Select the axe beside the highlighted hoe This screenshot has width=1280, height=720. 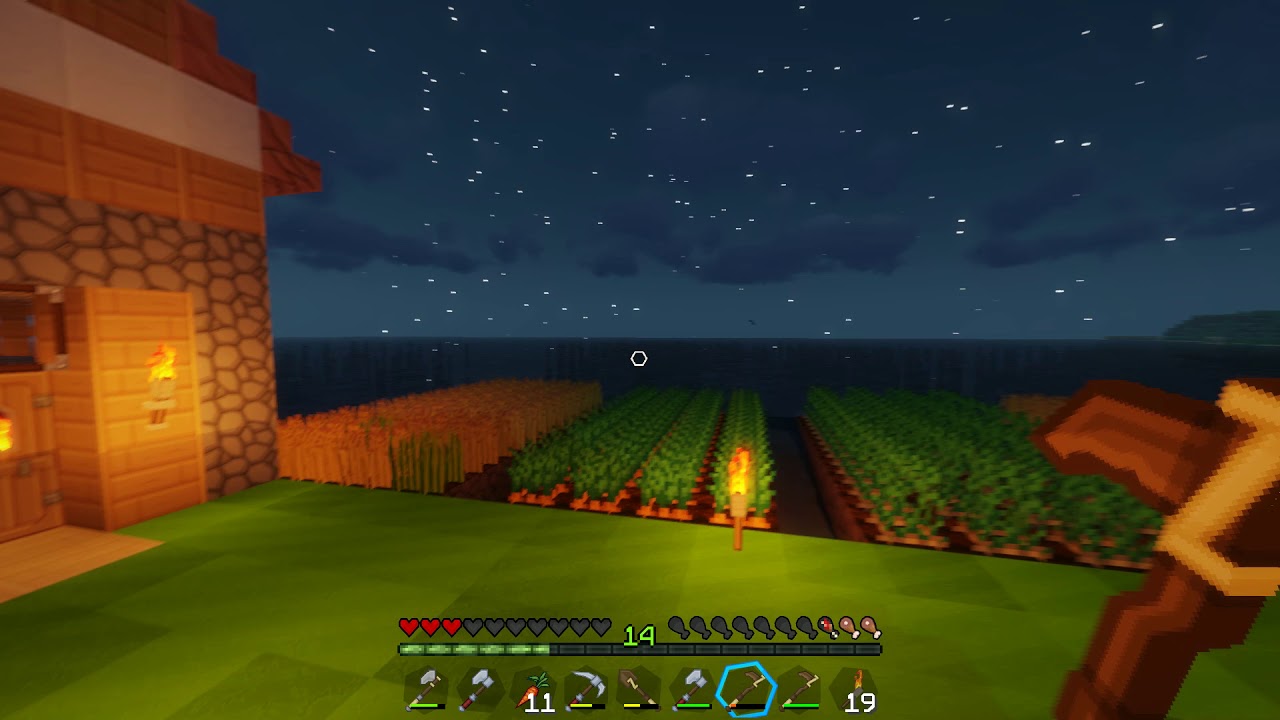coord(692,689)
